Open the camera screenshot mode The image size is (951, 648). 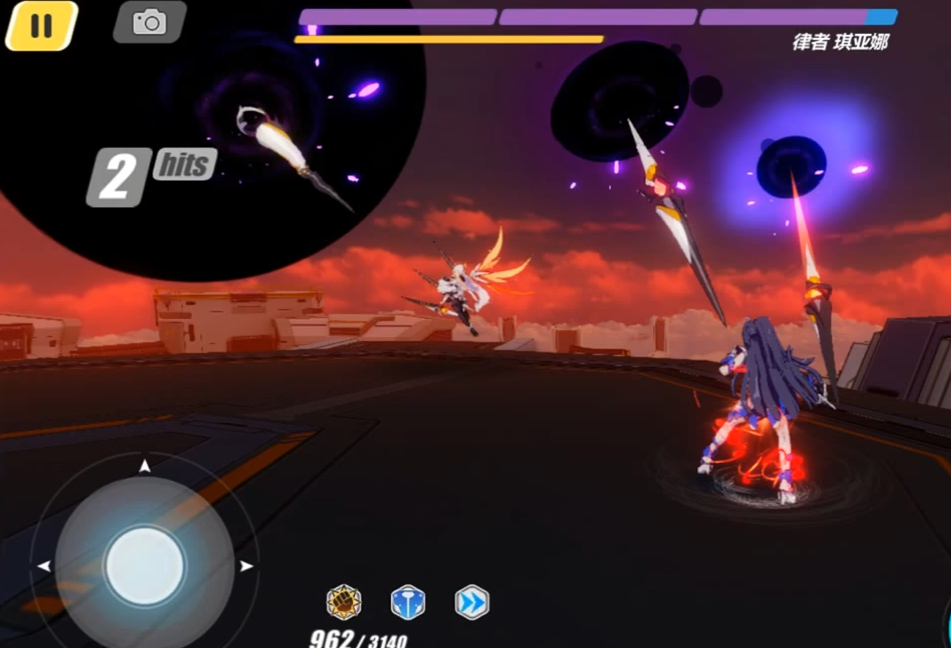pos(149,22)
